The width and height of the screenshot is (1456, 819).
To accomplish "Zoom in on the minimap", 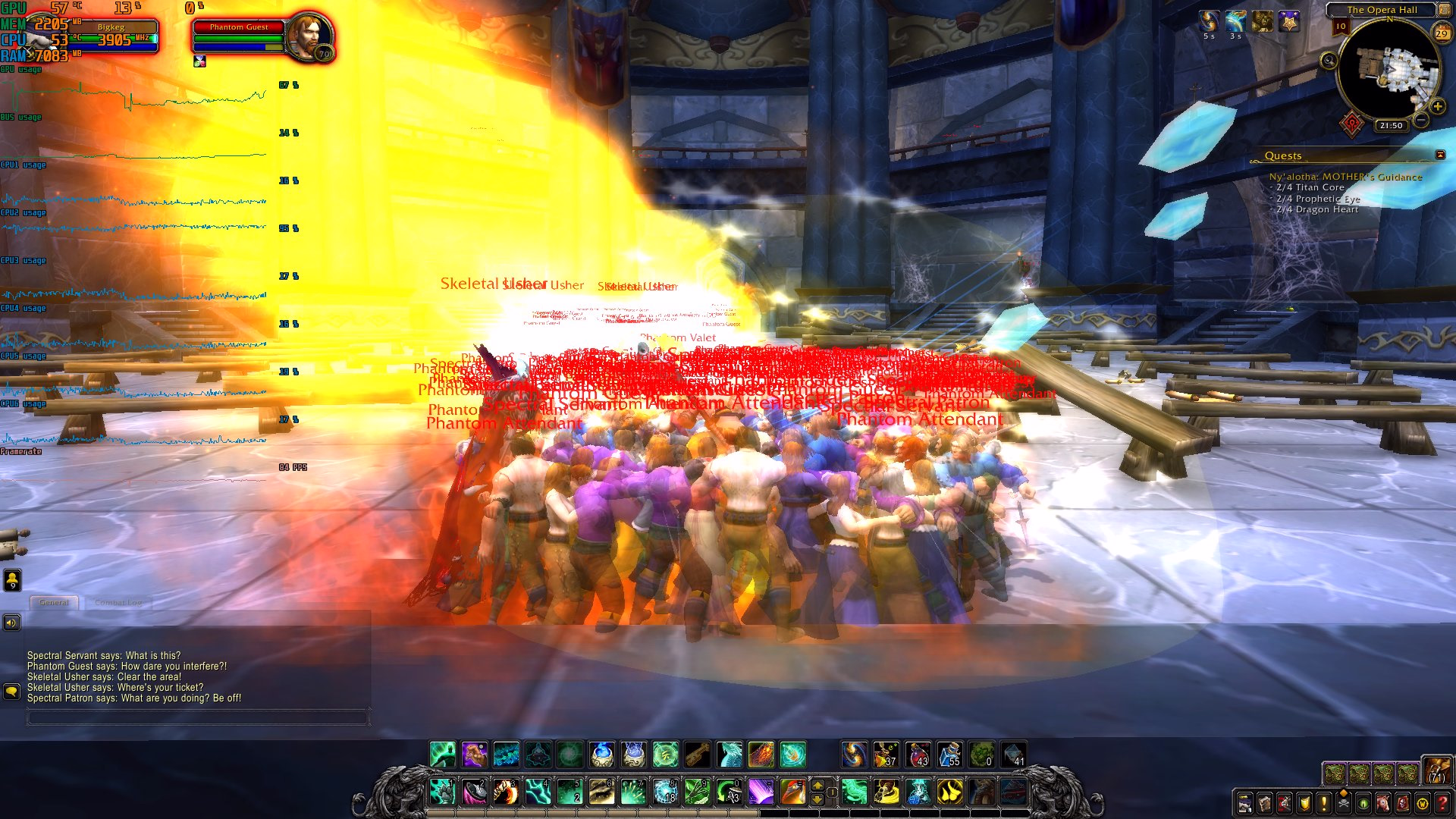I will click(x=1437, y=107).
